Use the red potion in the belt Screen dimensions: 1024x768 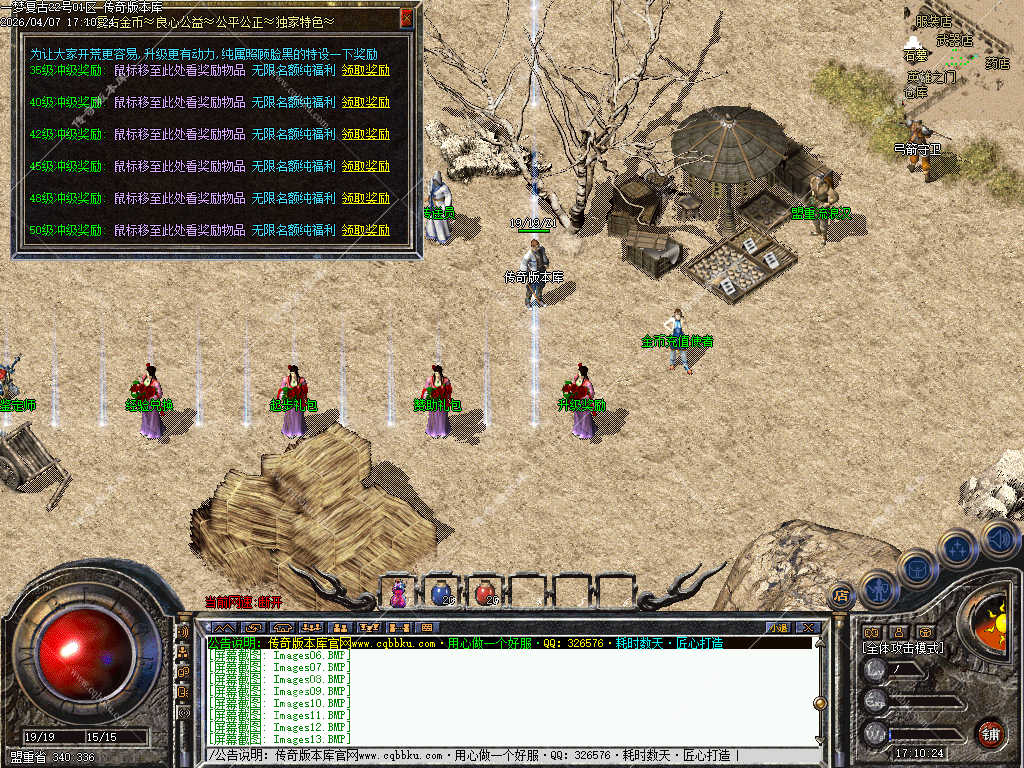[x=485, y=593]
